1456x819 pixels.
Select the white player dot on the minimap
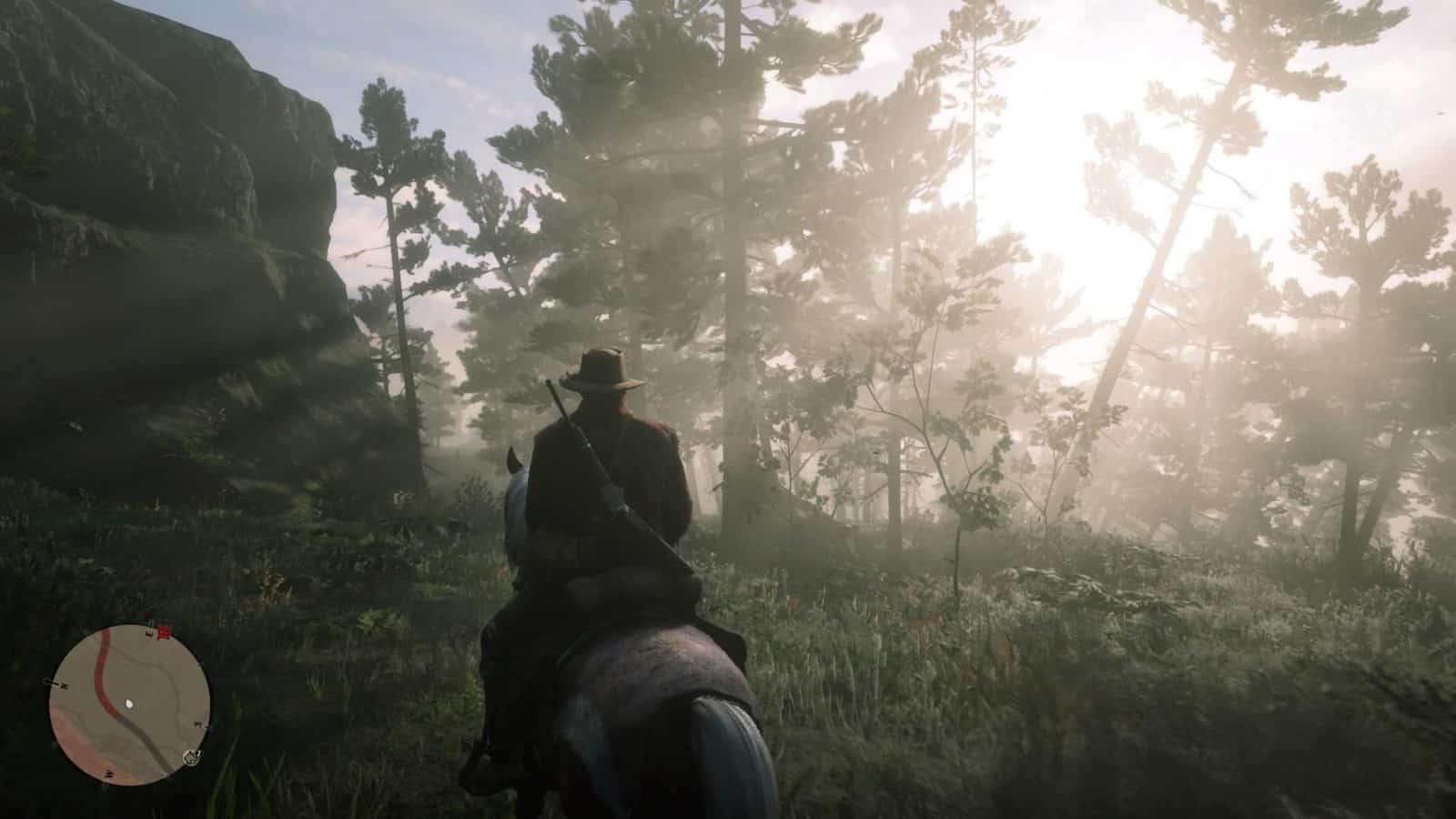129,703
